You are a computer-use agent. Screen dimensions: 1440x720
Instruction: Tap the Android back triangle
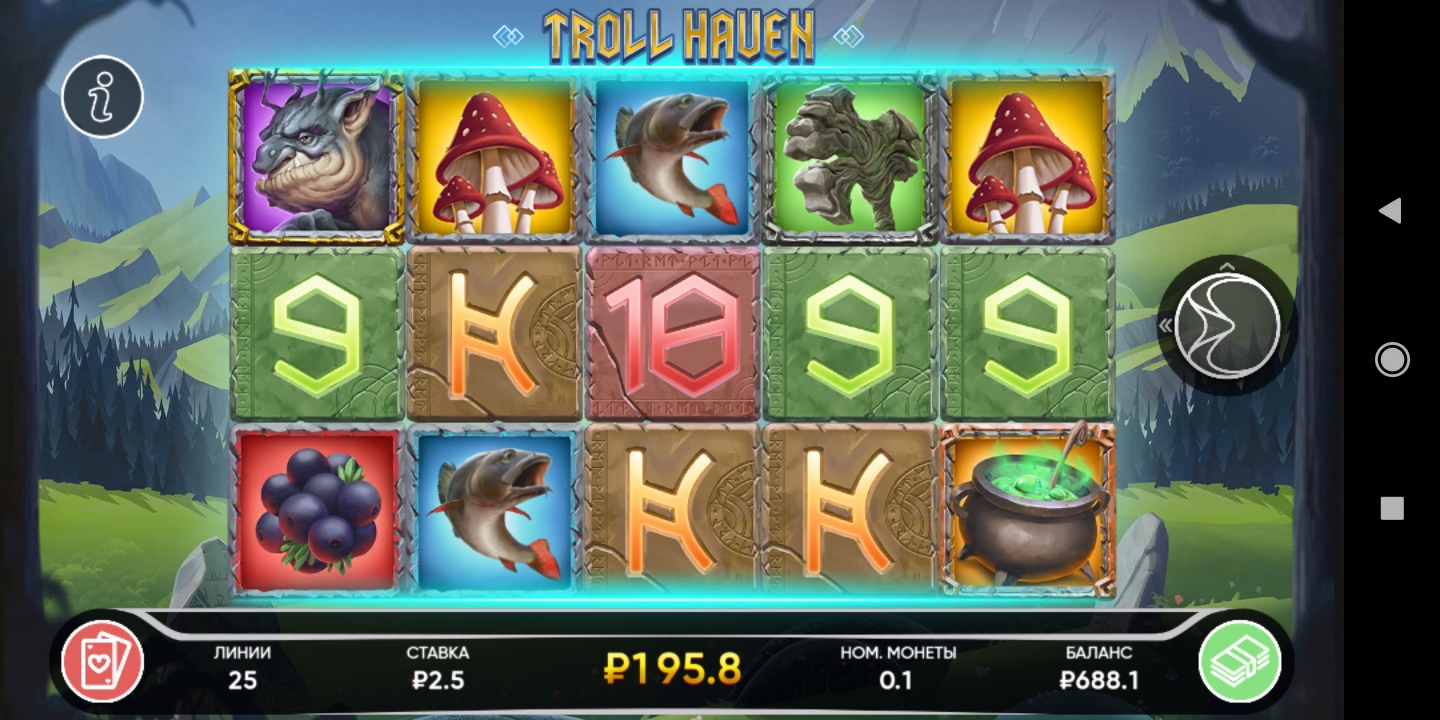click(x=1390, y=210)
